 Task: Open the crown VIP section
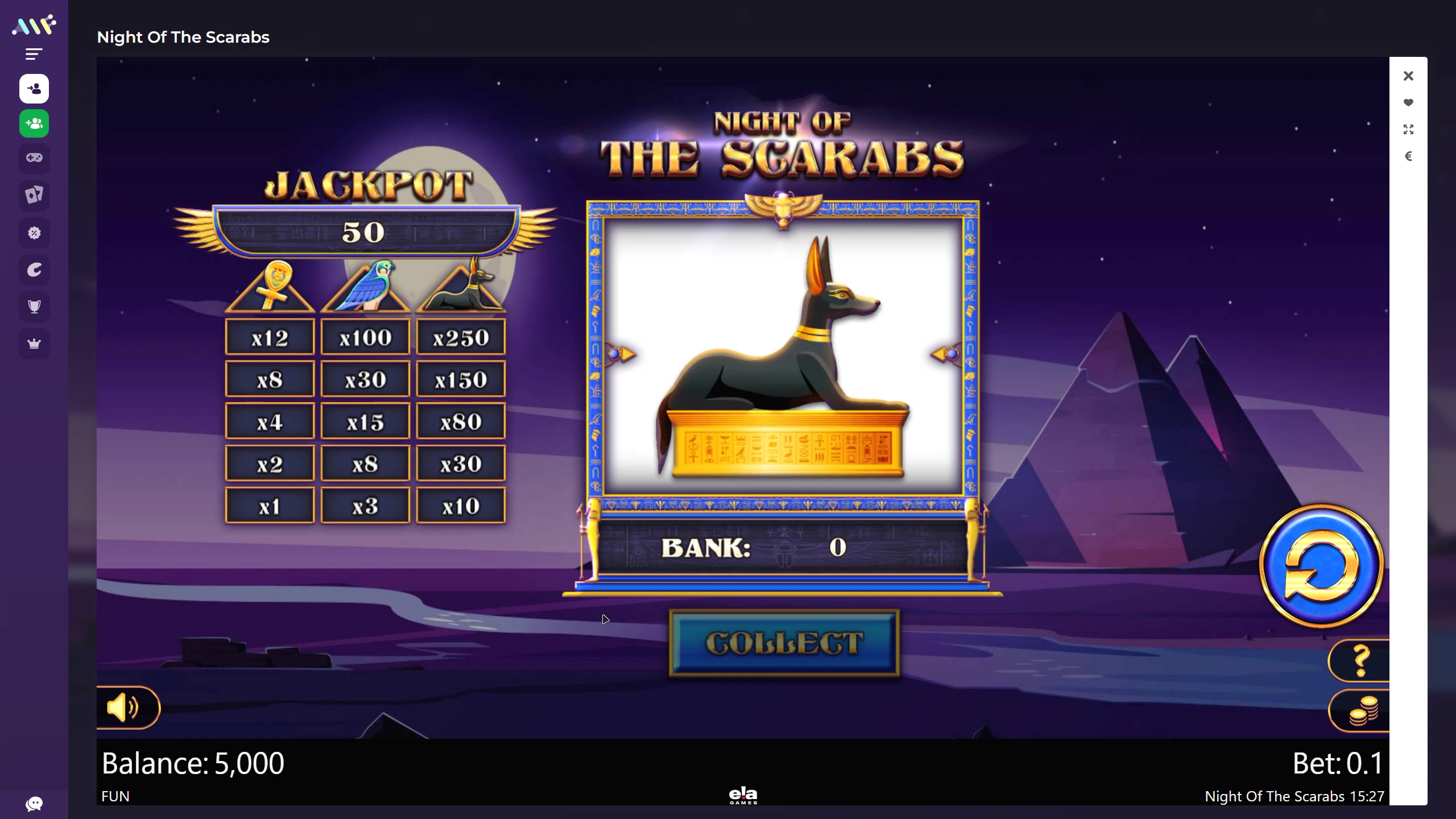(34, 344)
